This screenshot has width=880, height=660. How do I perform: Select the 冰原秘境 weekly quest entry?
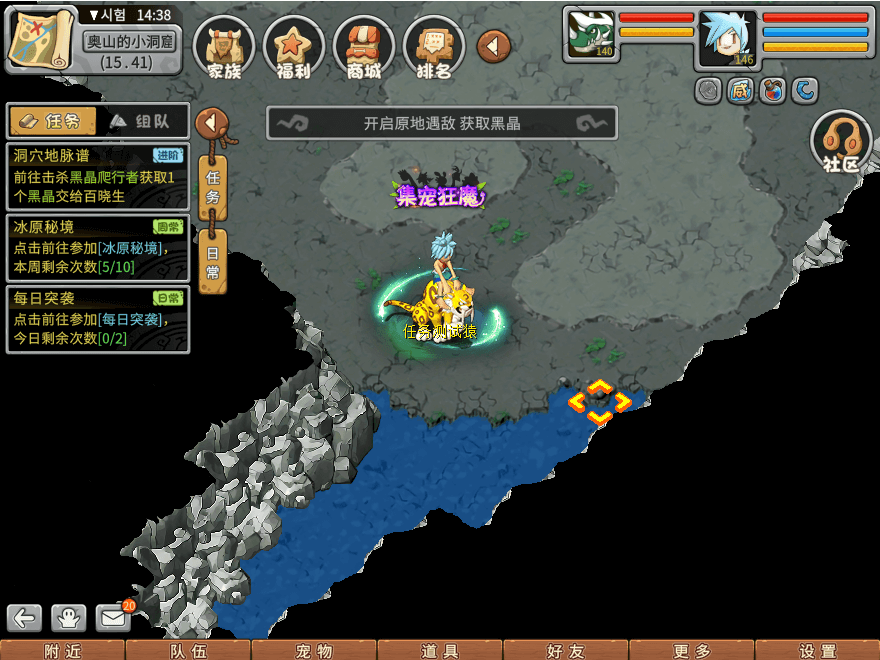[x=97, y=247]
